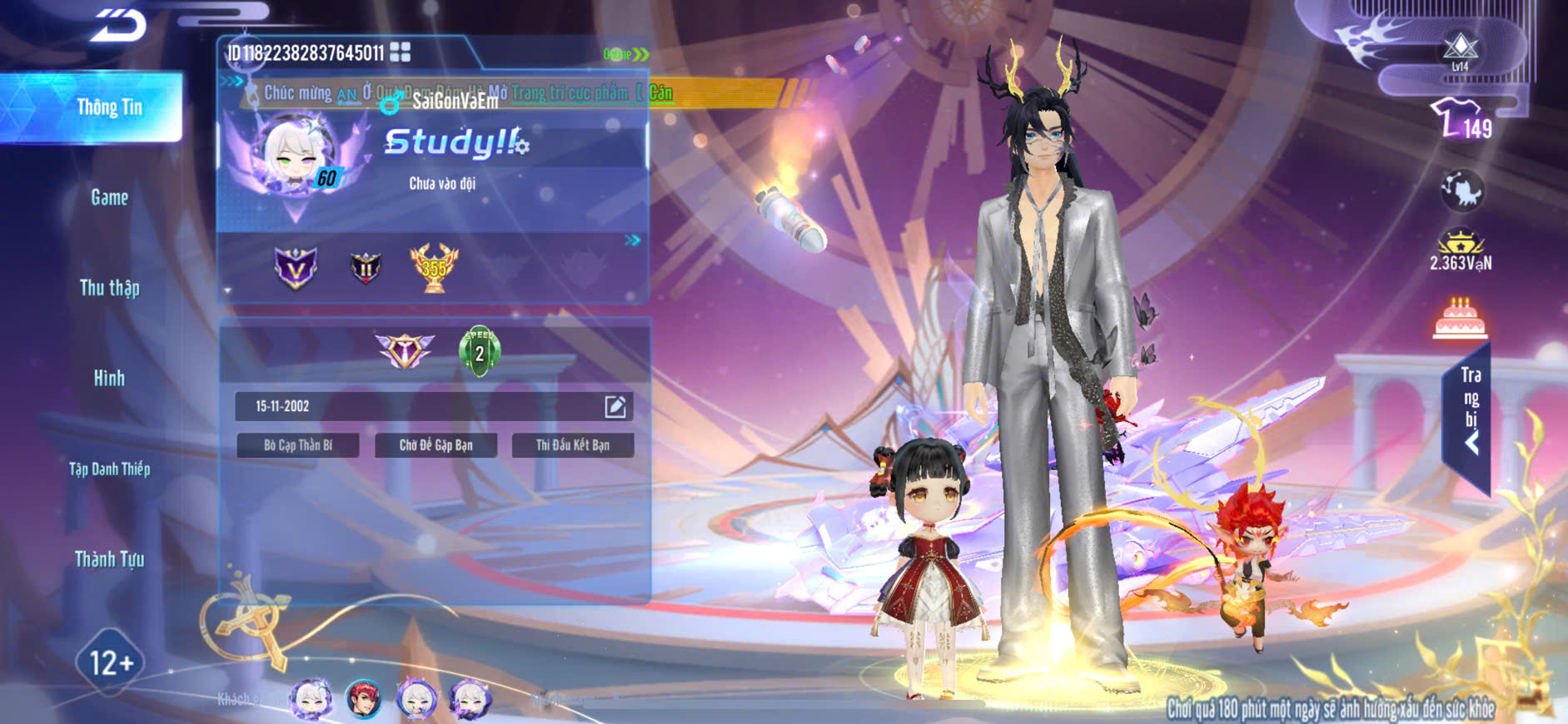1568x724 pixels.
Task: Open the QR code next to player ID
Action: click(x=401, y=52)
